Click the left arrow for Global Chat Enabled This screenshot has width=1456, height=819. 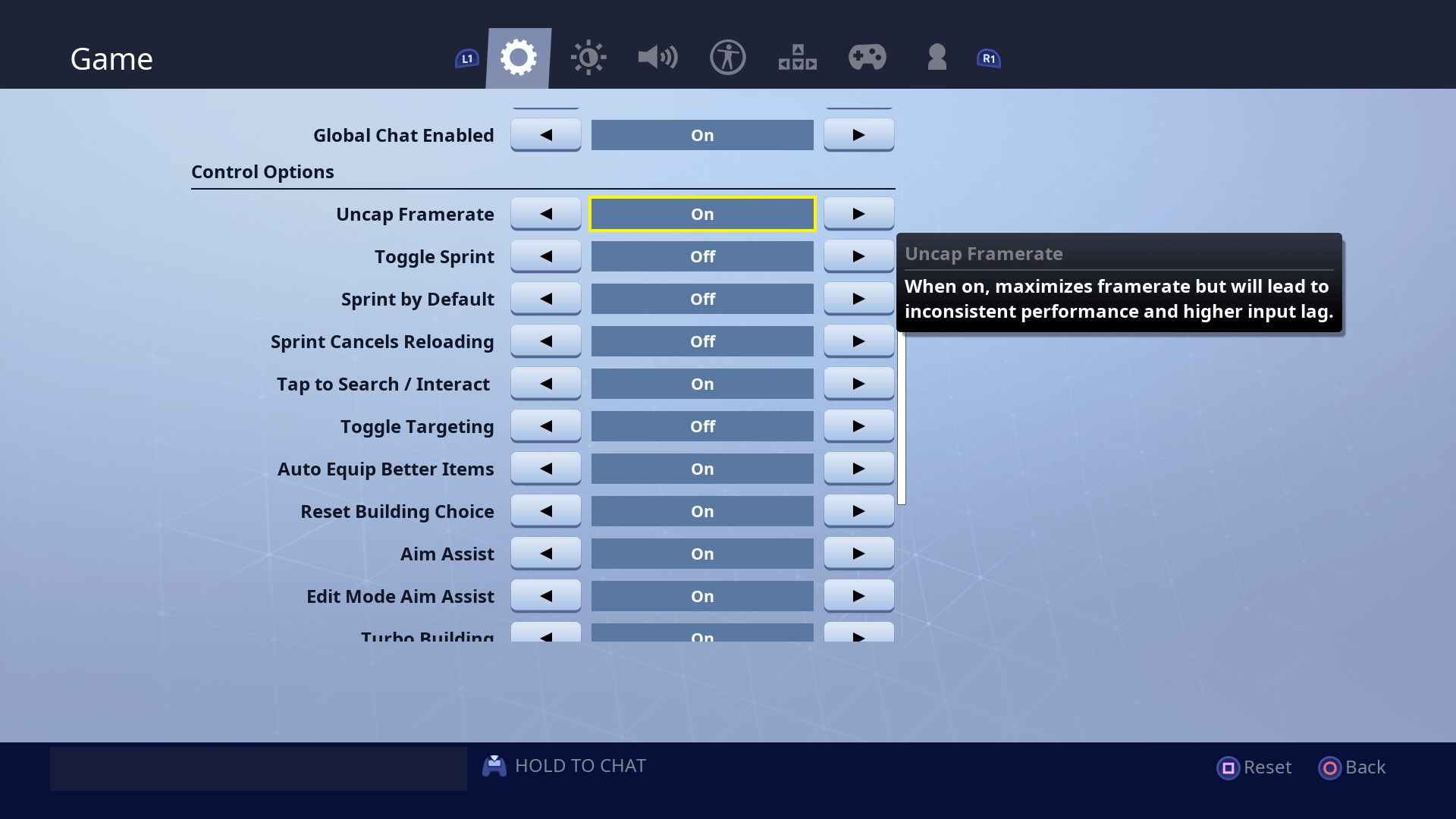click(545, 134)
